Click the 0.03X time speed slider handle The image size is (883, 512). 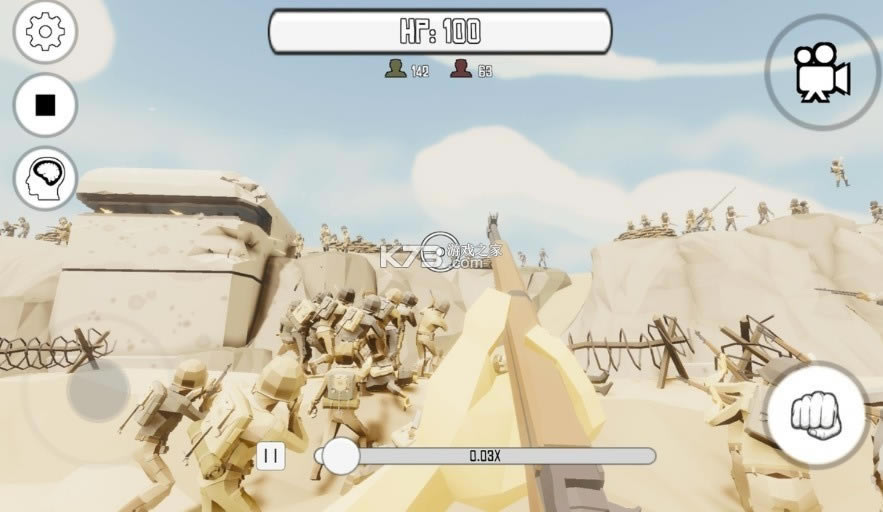pos(341,456)
